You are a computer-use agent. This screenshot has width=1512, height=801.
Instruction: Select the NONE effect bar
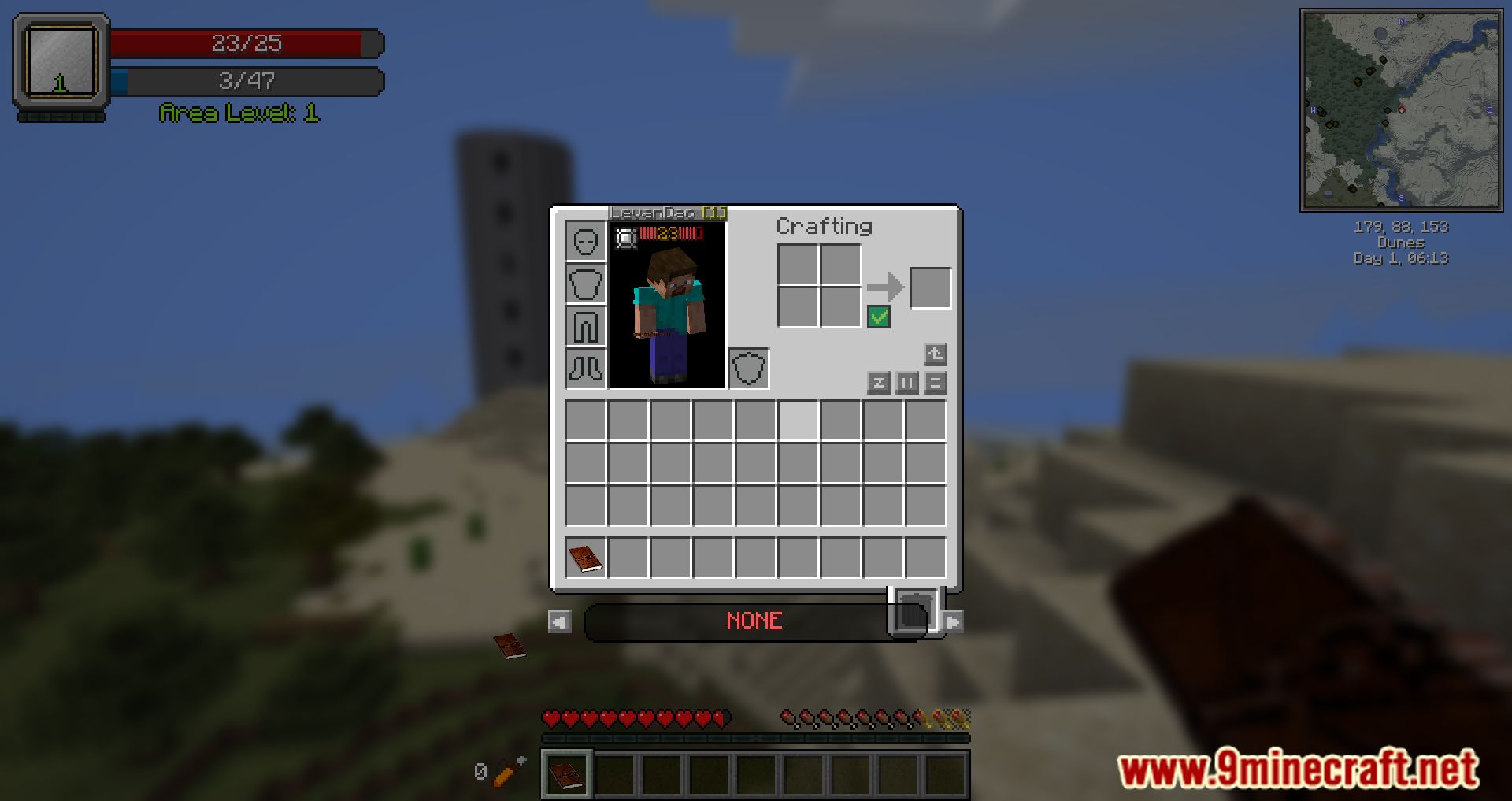[x=754, y=621]
